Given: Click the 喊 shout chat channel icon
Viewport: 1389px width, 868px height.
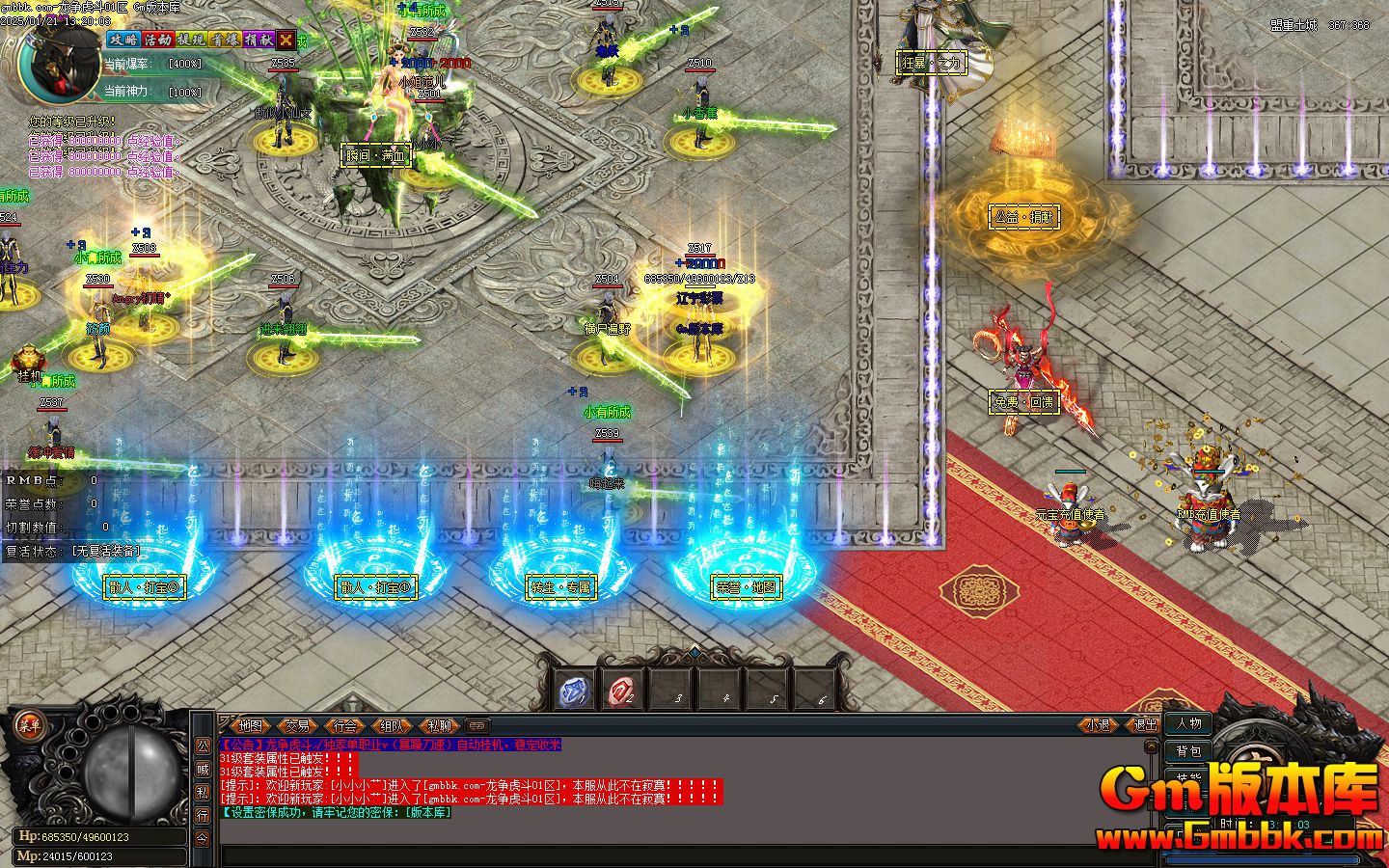Looking at the screenshot, I should (x=202, y=769).
